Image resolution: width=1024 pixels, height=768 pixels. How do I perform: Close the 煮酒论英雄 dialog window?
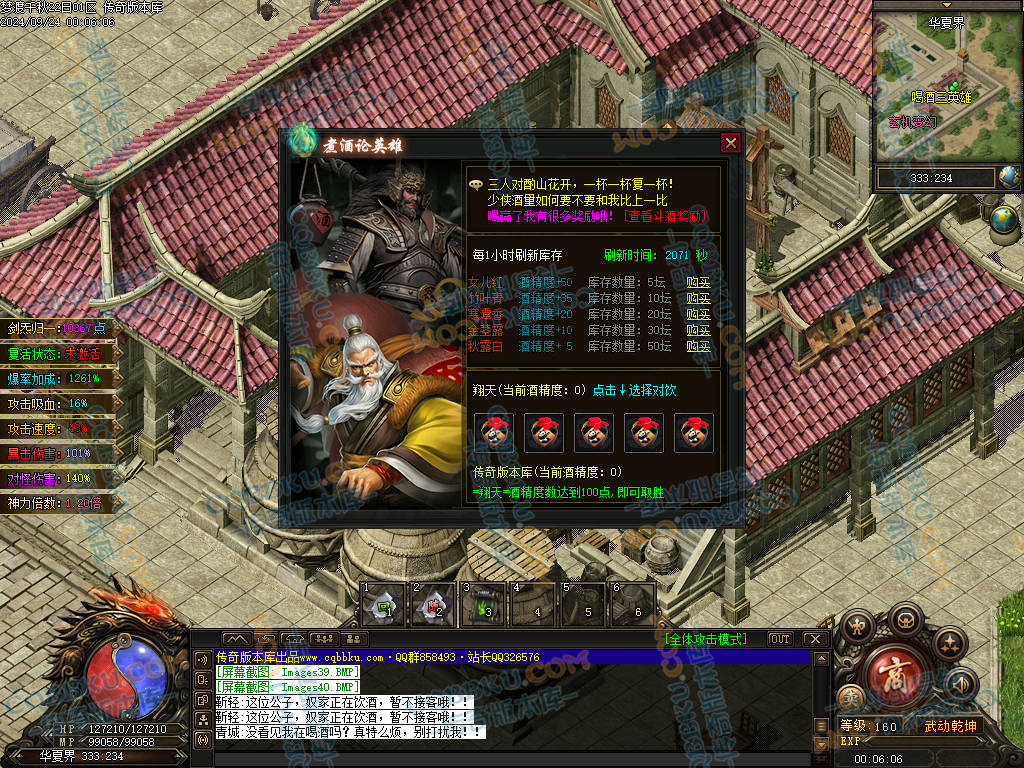(x=730, y=144)
